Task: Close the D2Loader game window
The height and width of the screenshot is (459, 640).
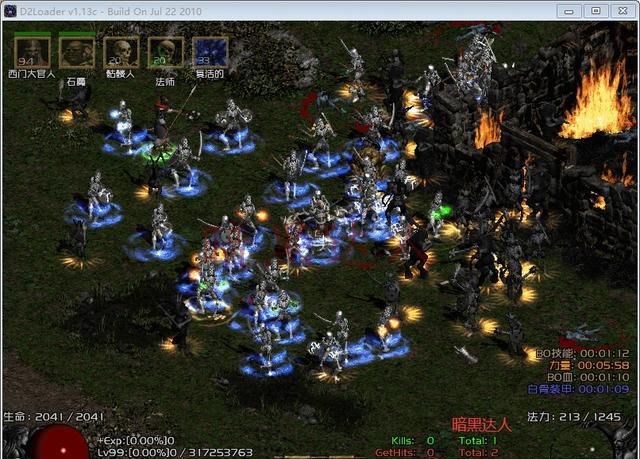Action: coord(621,10)
